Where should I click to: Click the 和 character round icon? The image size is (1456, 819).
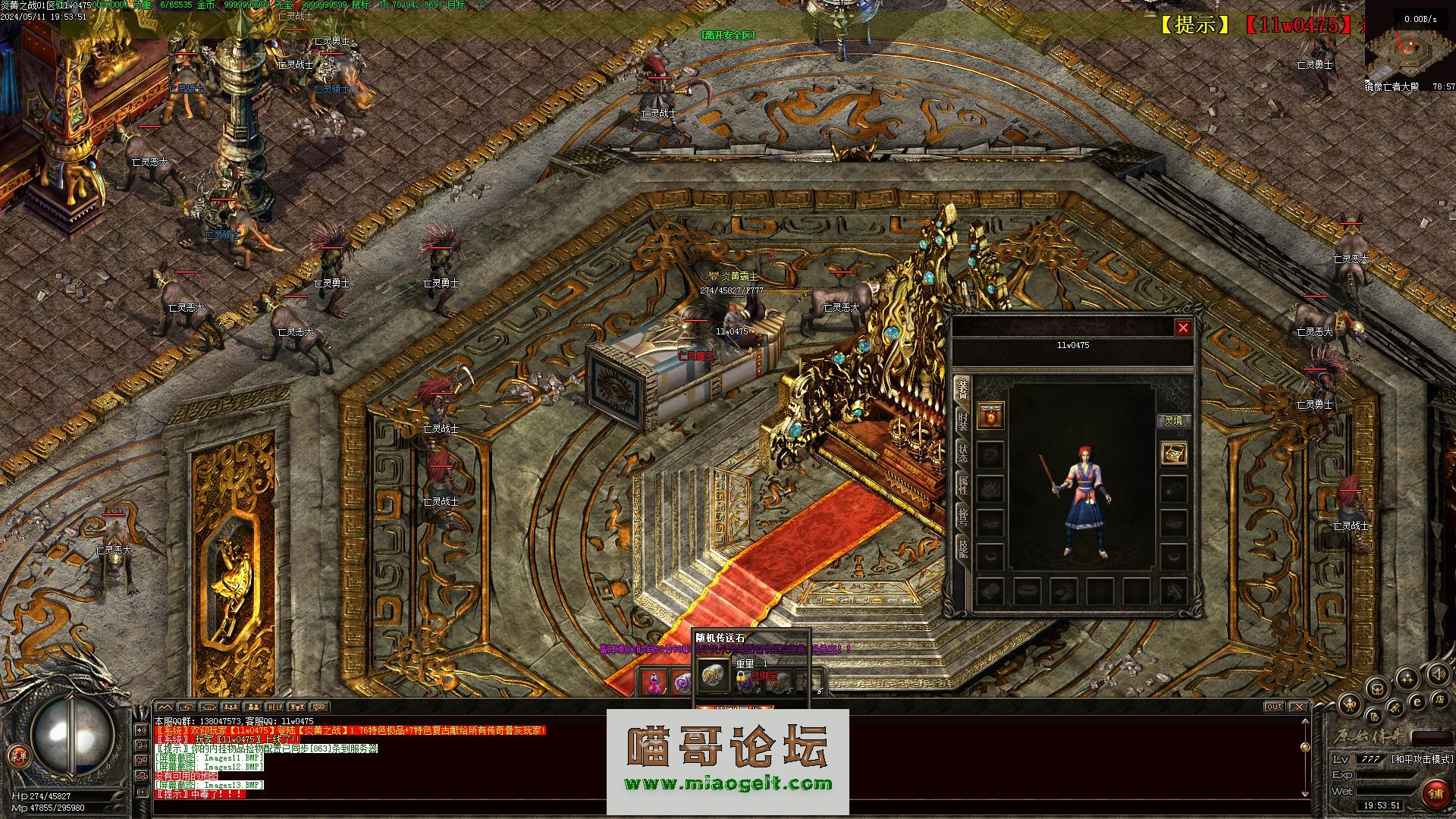[x=1351, y=704]
